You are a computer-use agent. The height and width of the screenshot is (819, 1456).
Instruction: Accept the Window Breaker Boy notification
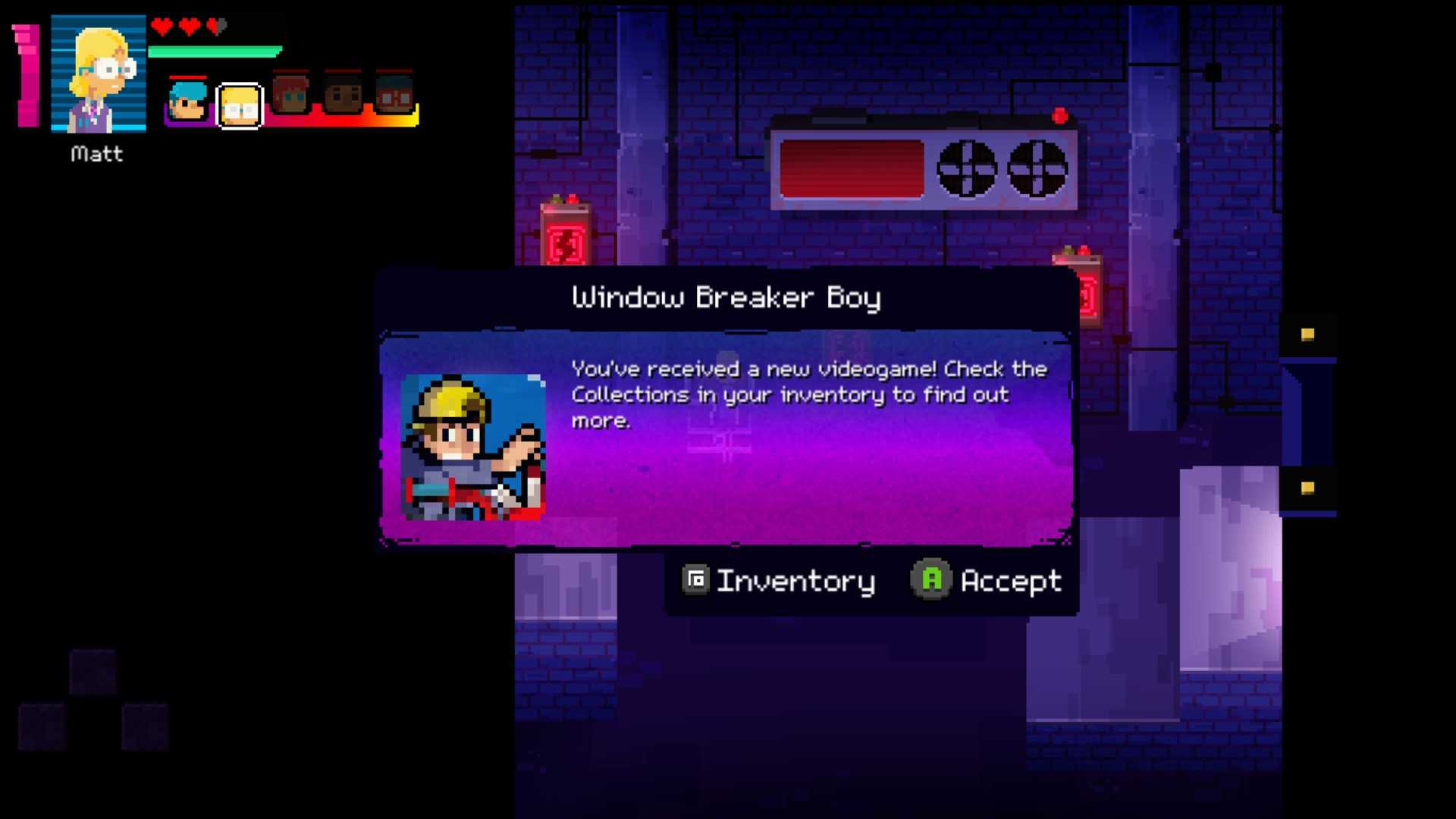(x=986, y=581)
